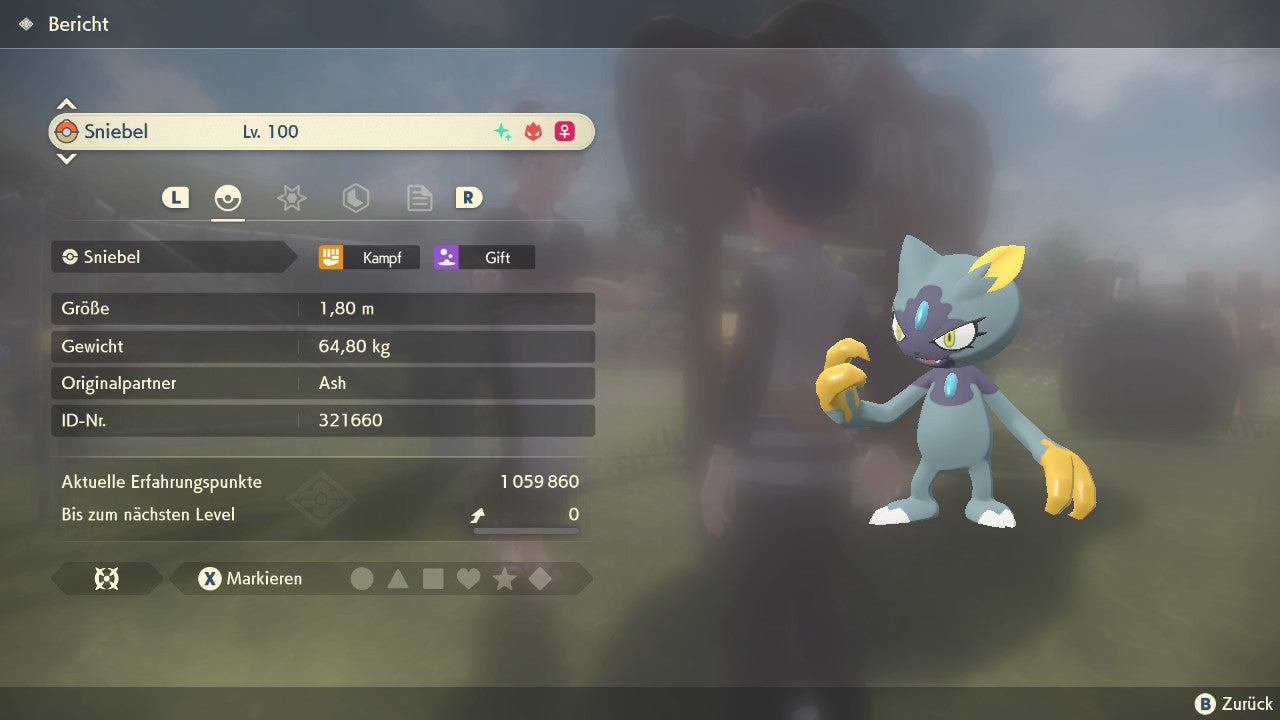Open the star-shaped stats tab

(x=291, y=198)
